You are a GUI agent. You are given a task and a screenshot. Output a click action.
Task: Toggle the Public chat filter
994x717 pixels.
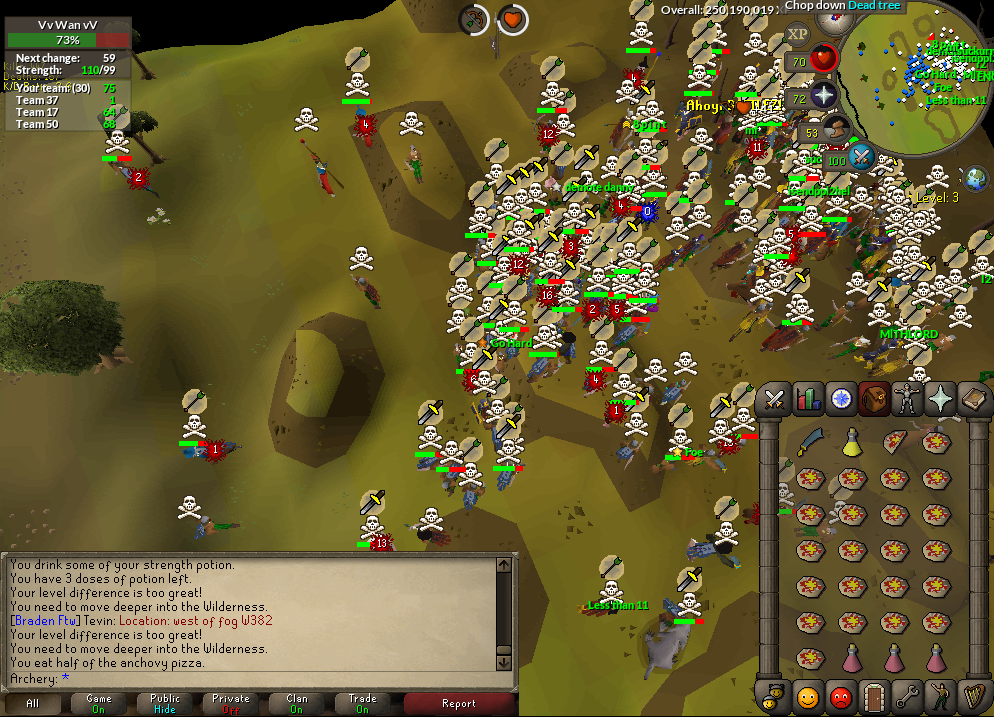pyautogui.click(x=165, y=703)
